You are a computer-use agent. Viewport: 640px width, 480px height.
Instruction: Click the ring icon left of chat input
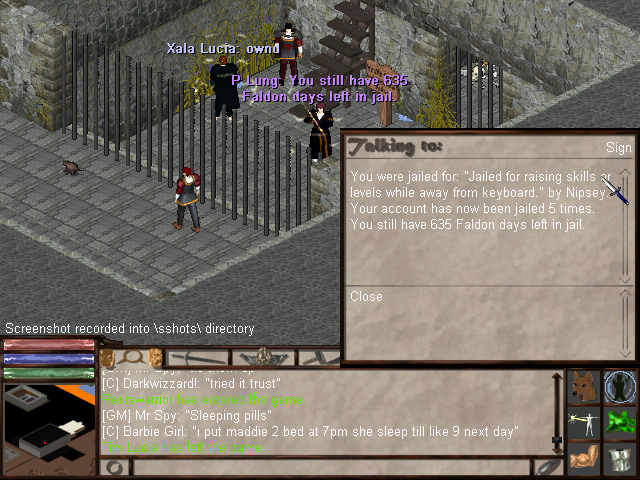114,467
